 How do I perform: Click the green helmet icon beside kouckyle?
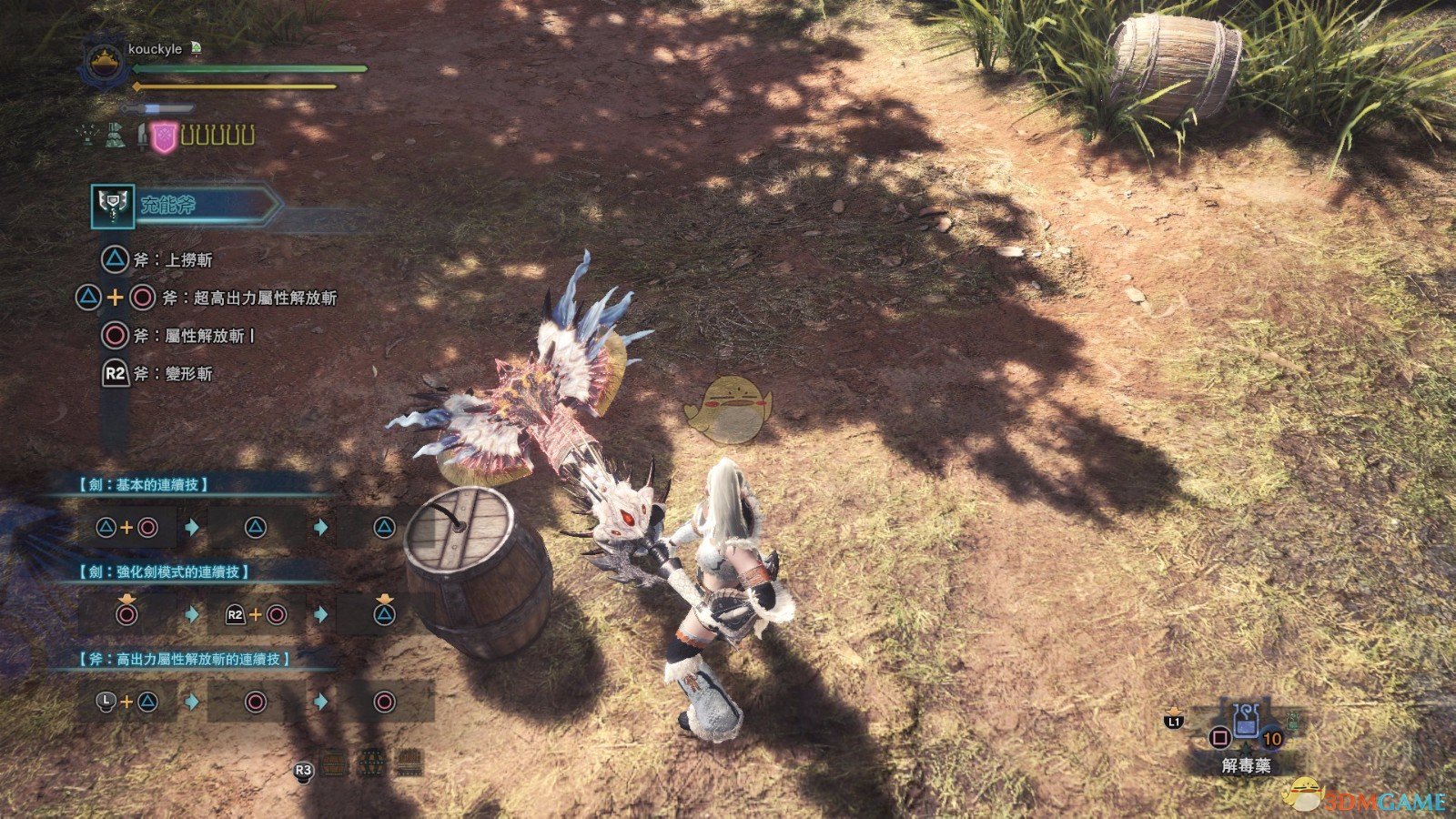coord(197,48)
